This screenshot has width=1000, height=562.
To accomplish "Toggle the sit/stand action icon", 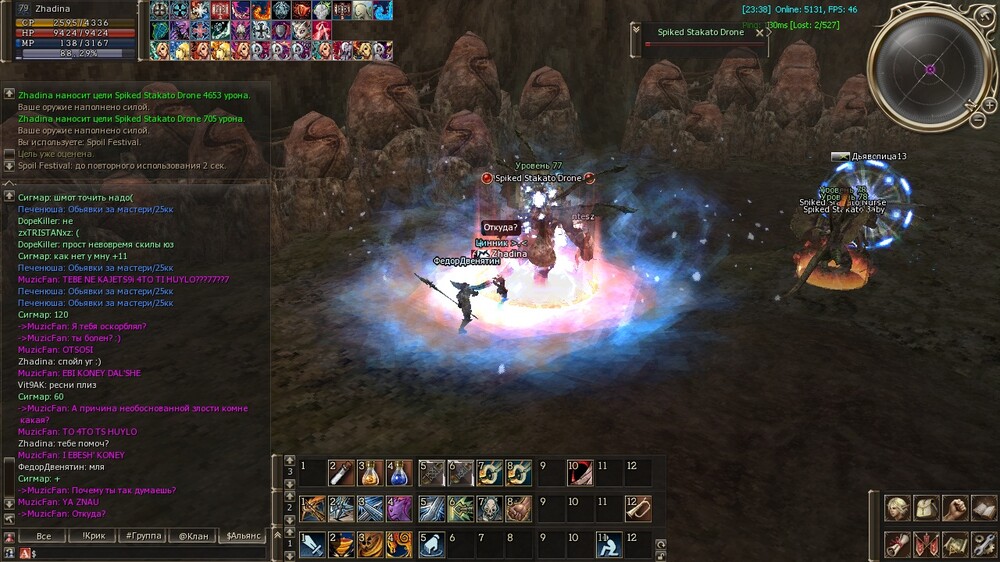I will tap(609, 544).
